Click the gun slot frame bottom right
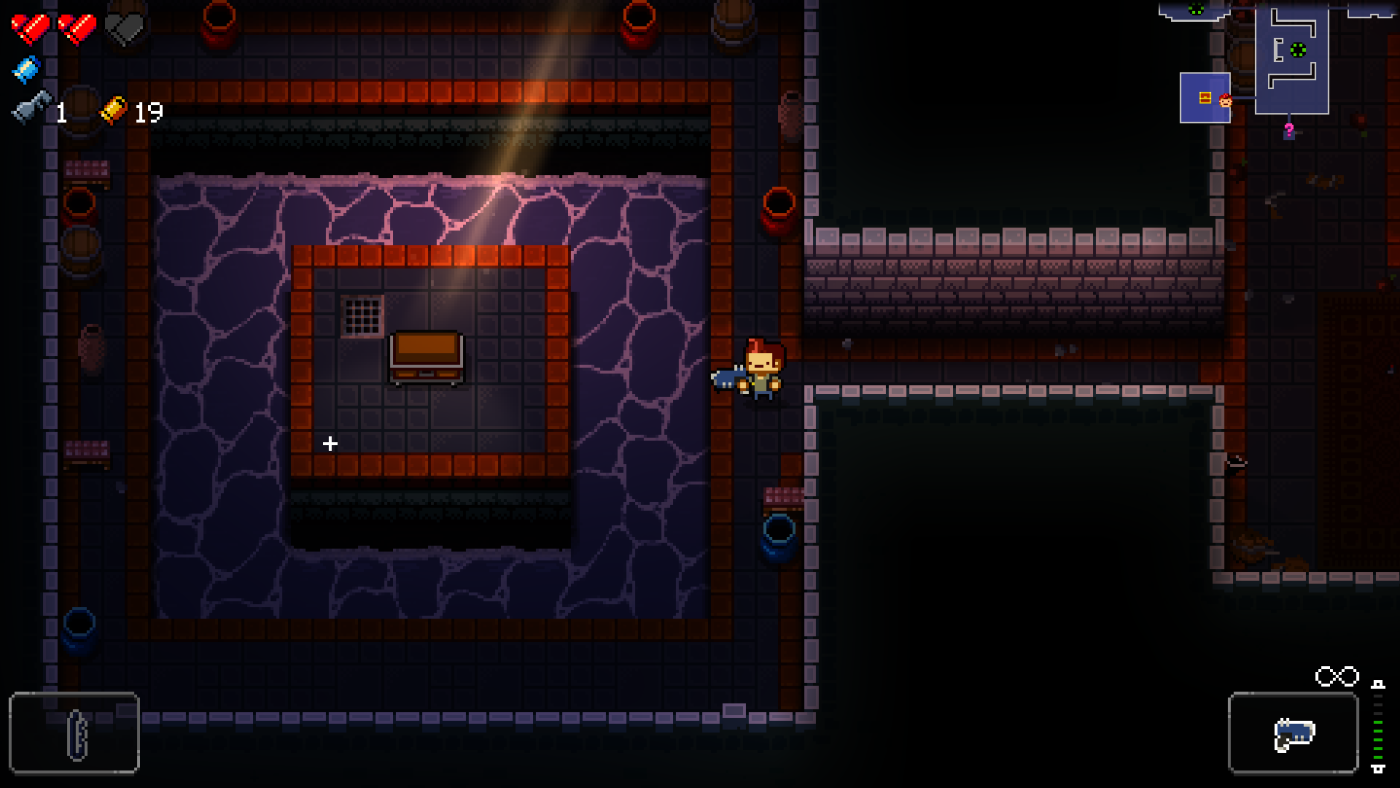Screen dimensions: 1400x788 coord(1293,735)
